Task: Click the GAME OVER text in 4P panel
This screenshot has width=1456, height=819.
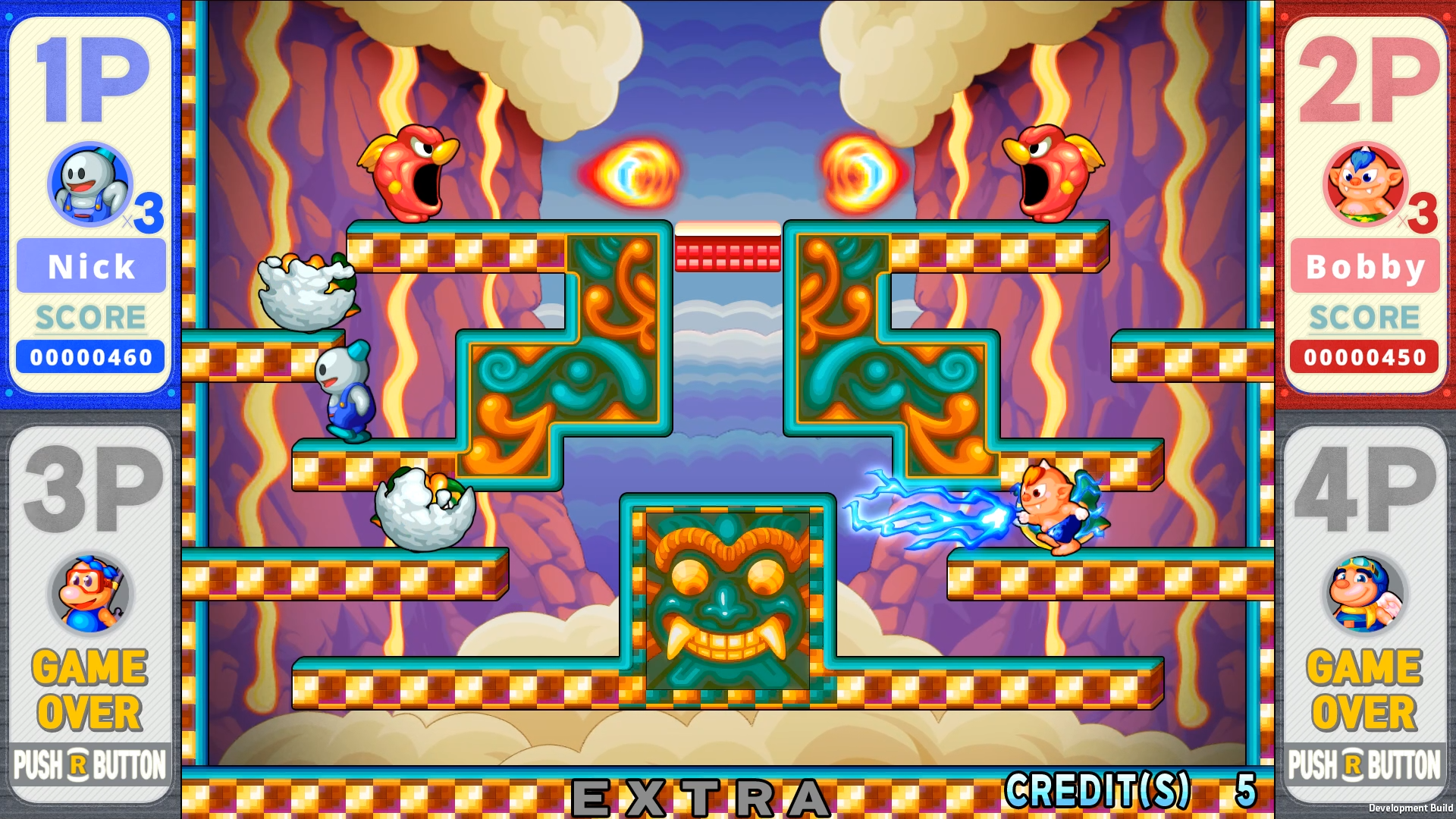Action: tap(1364, 689)
